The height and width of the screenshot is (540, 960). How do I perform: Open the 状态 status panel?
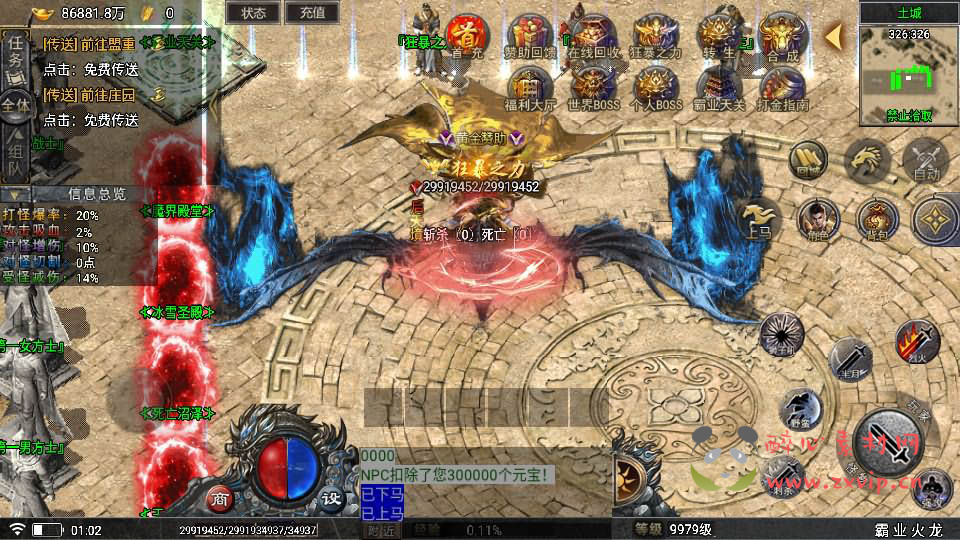253,13
